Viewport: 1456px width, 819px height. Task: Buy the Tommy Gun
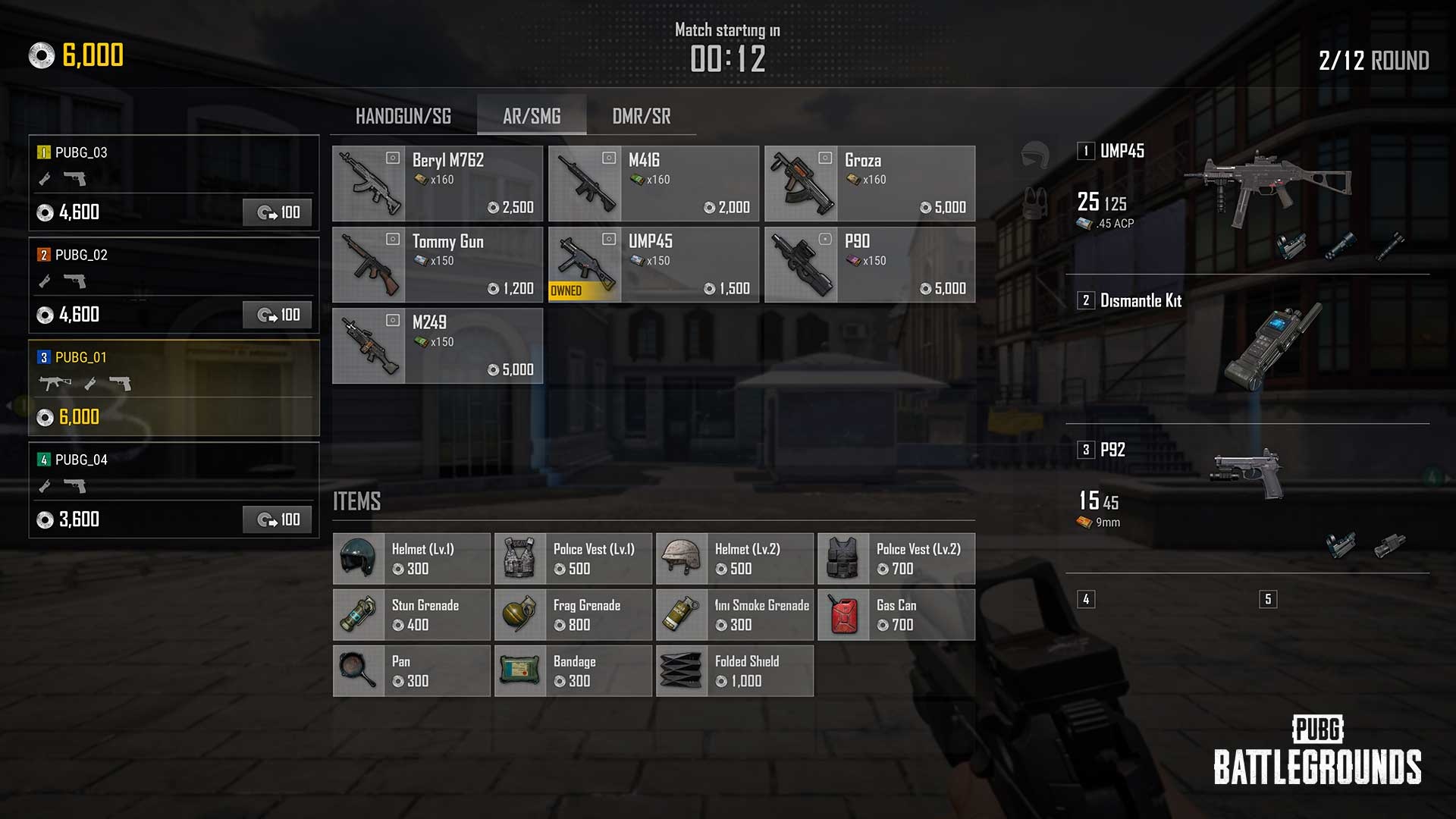click(x=438, y=265)
